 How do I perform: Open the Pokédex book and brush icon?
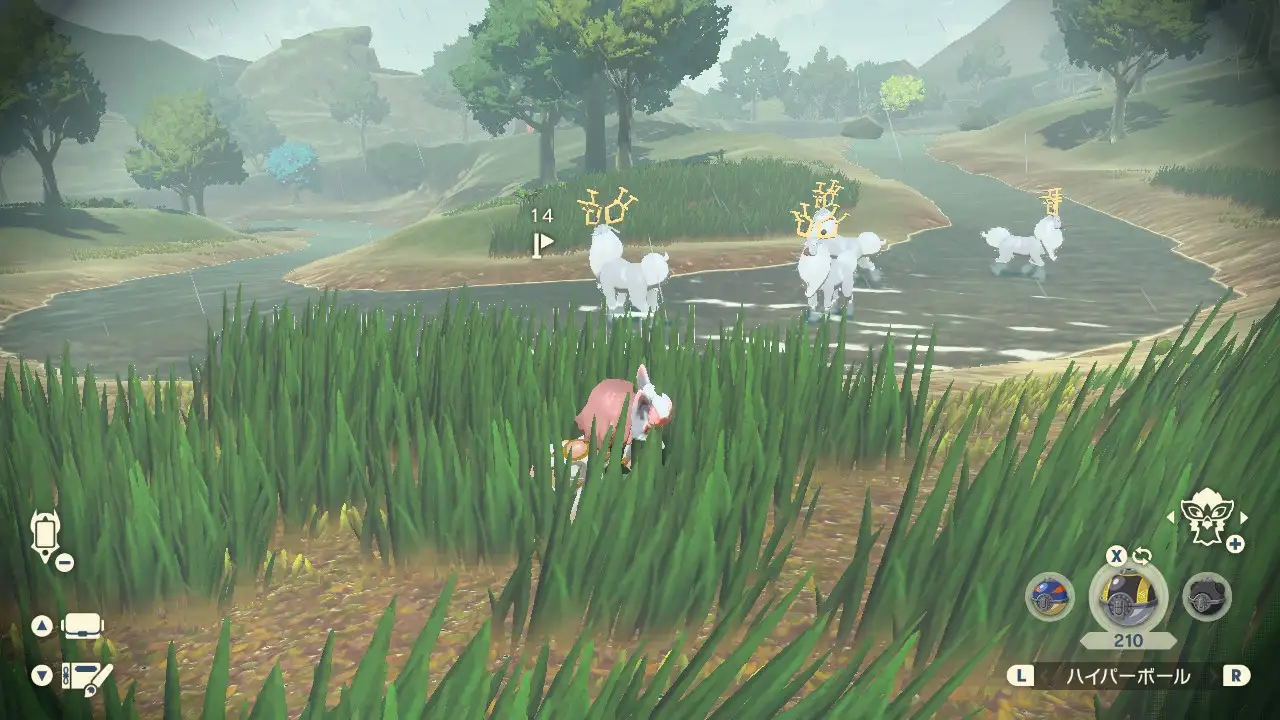86,676
